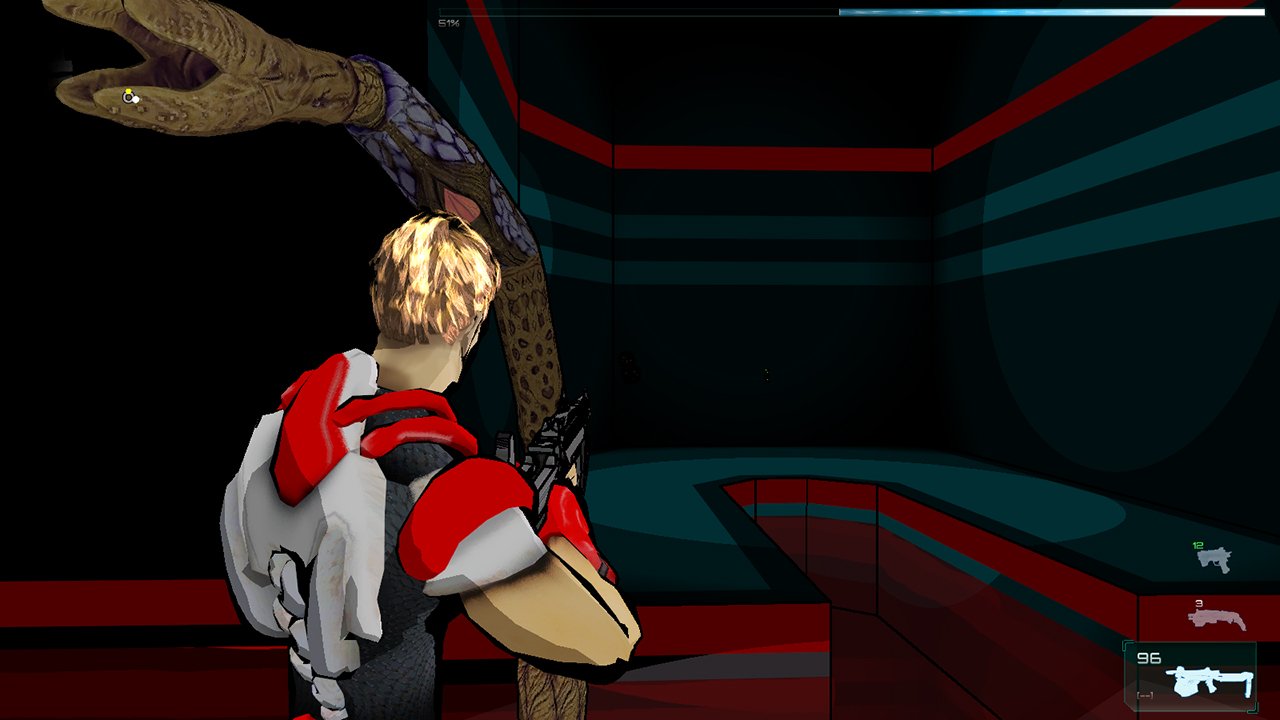Viewport: 1280px width, 720px height.
Task: Click the 96 ammo counter in the rifle slot
Action: 1148,656
